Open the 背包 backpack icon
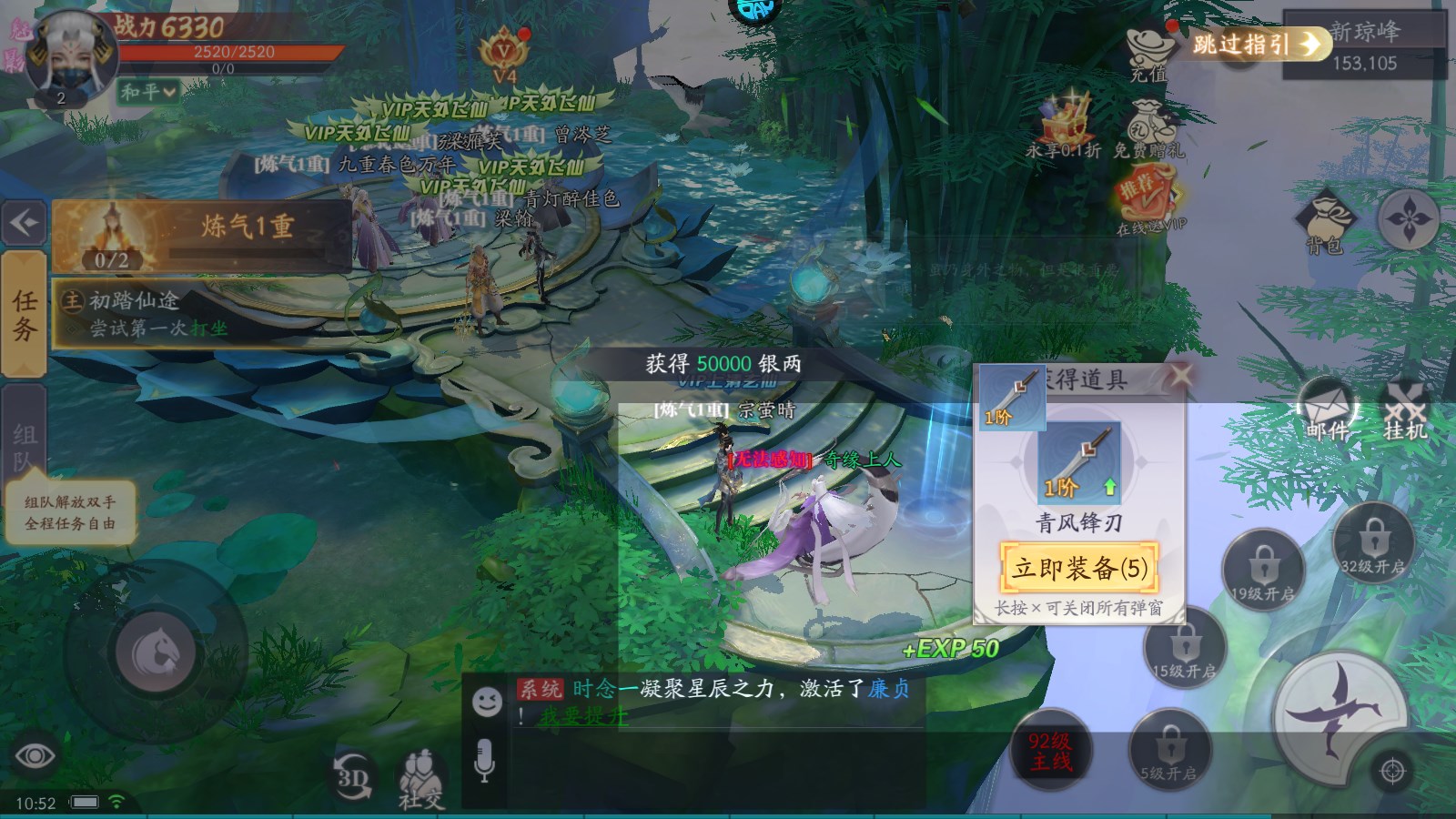This screenshot has height=819, width=1456. 1328,217
